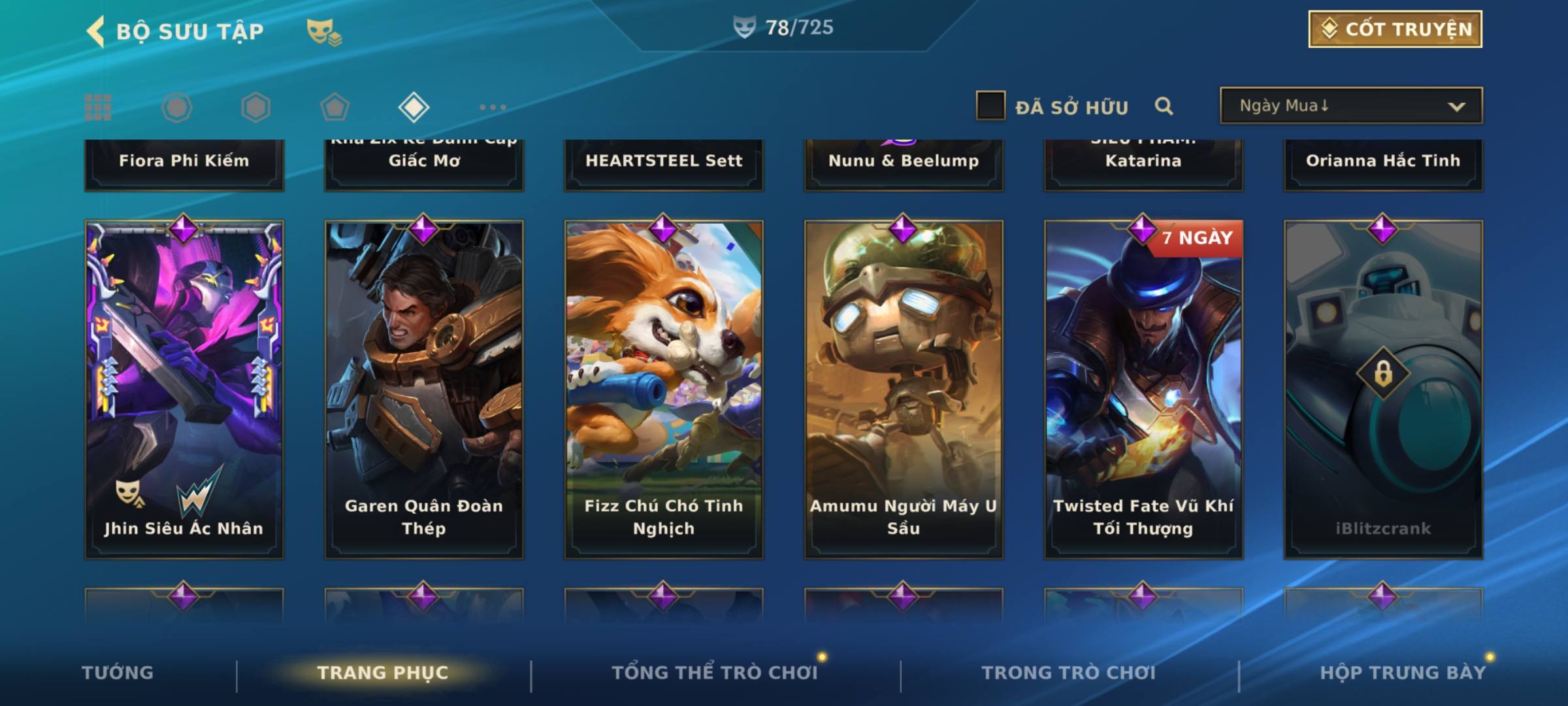Image resolution: width=1568 pixels, height=706 pixels.
Task: Select the diamond rarity filter
Action: click(414, 107)
